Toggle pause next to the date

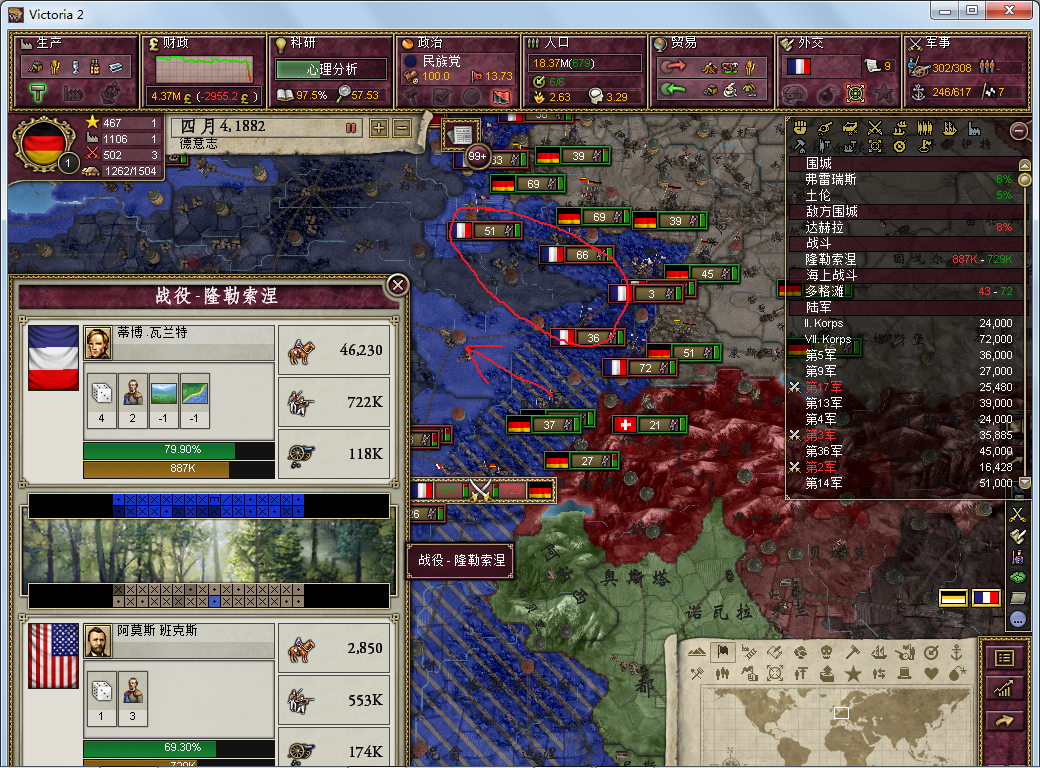click(351, 128)
